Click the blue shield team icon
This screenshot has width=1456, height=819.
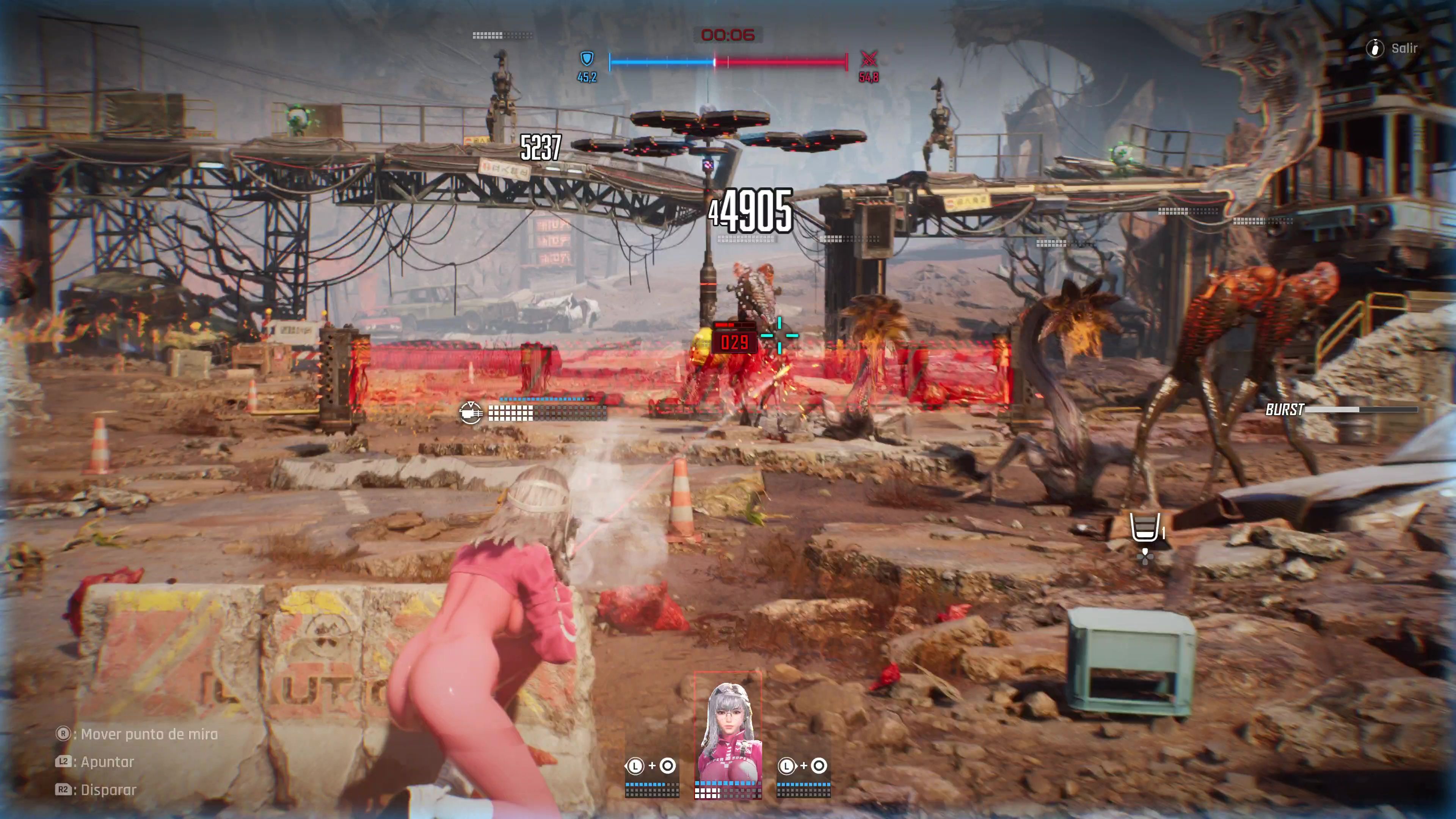click(587, 58)
